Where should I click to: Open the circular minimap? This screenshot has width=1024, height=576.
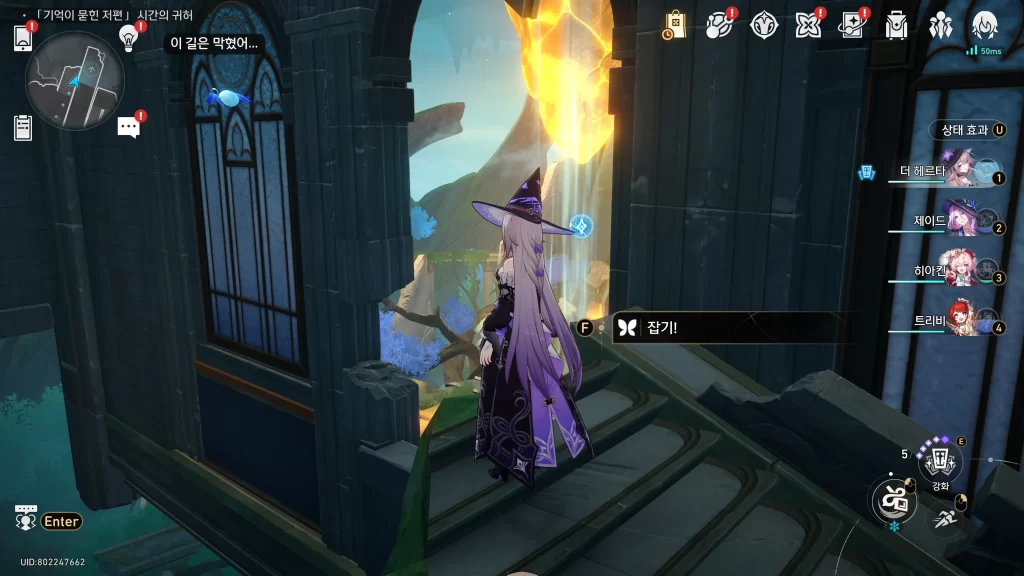(x=75, y=80)
